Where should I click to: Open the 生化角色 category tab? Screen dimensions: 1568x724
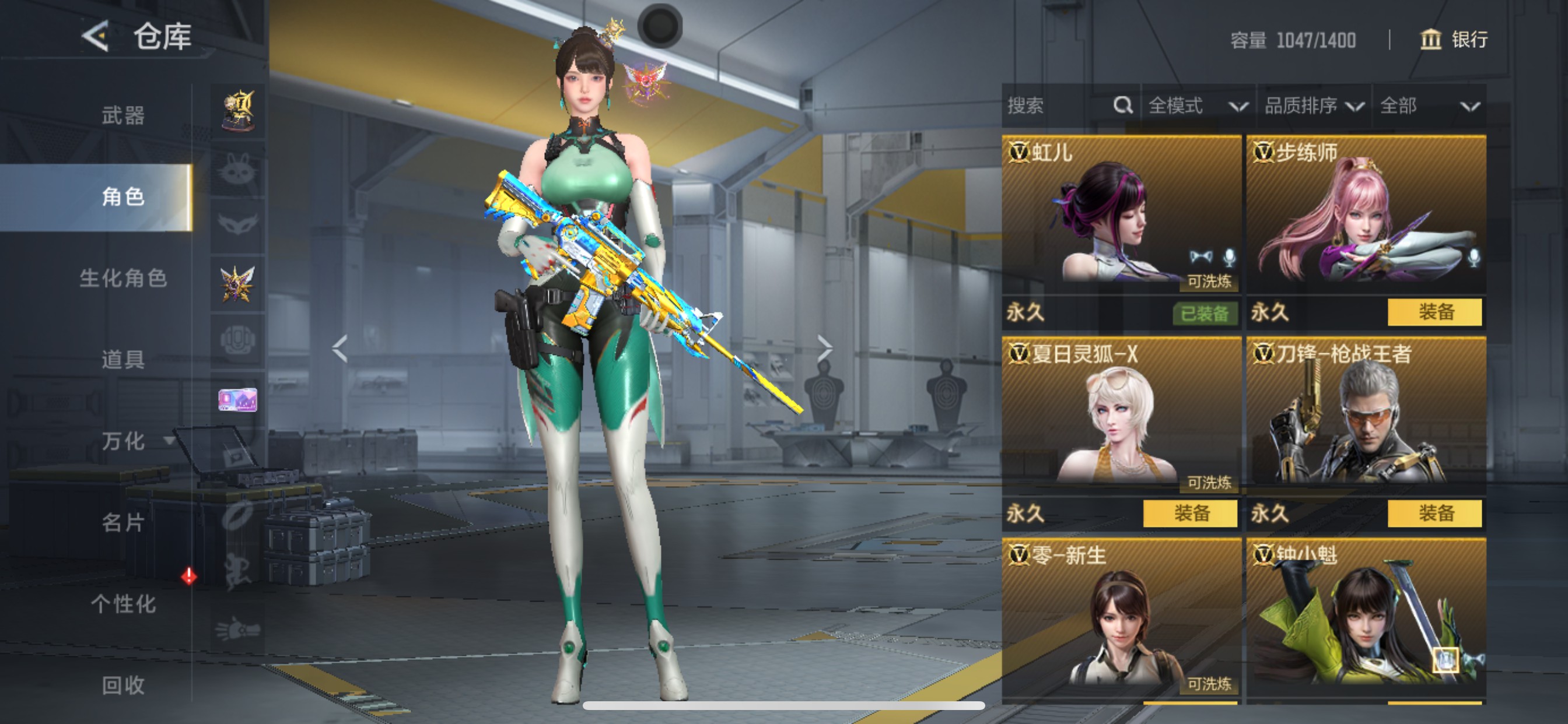click(123, 278)
